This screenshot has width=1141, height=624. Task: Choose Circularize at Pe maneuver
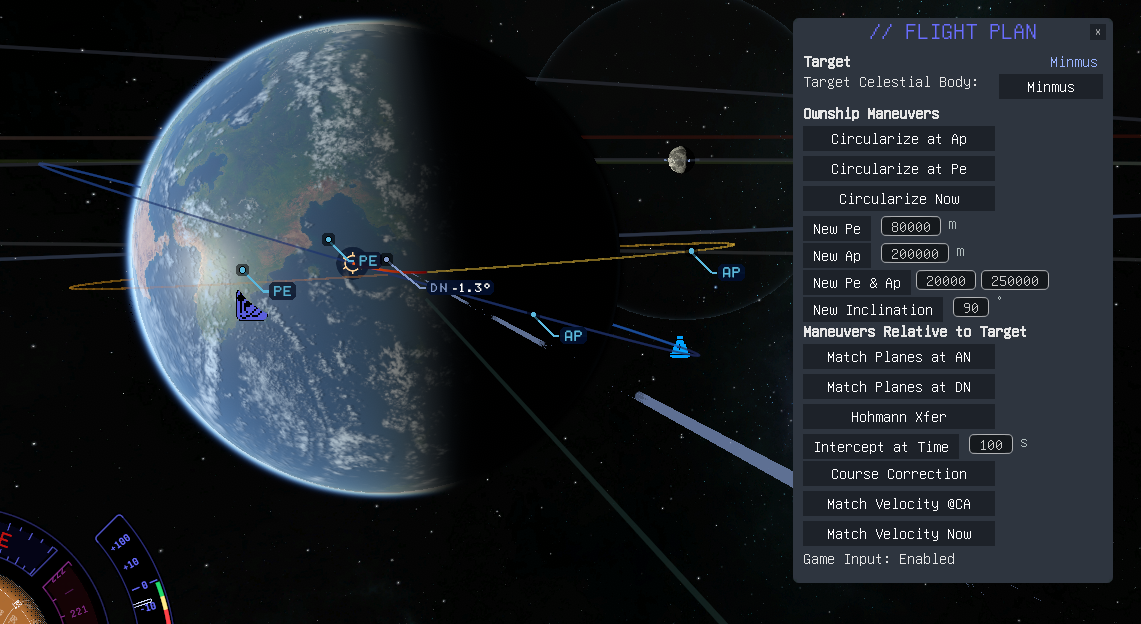pos(898,169)
